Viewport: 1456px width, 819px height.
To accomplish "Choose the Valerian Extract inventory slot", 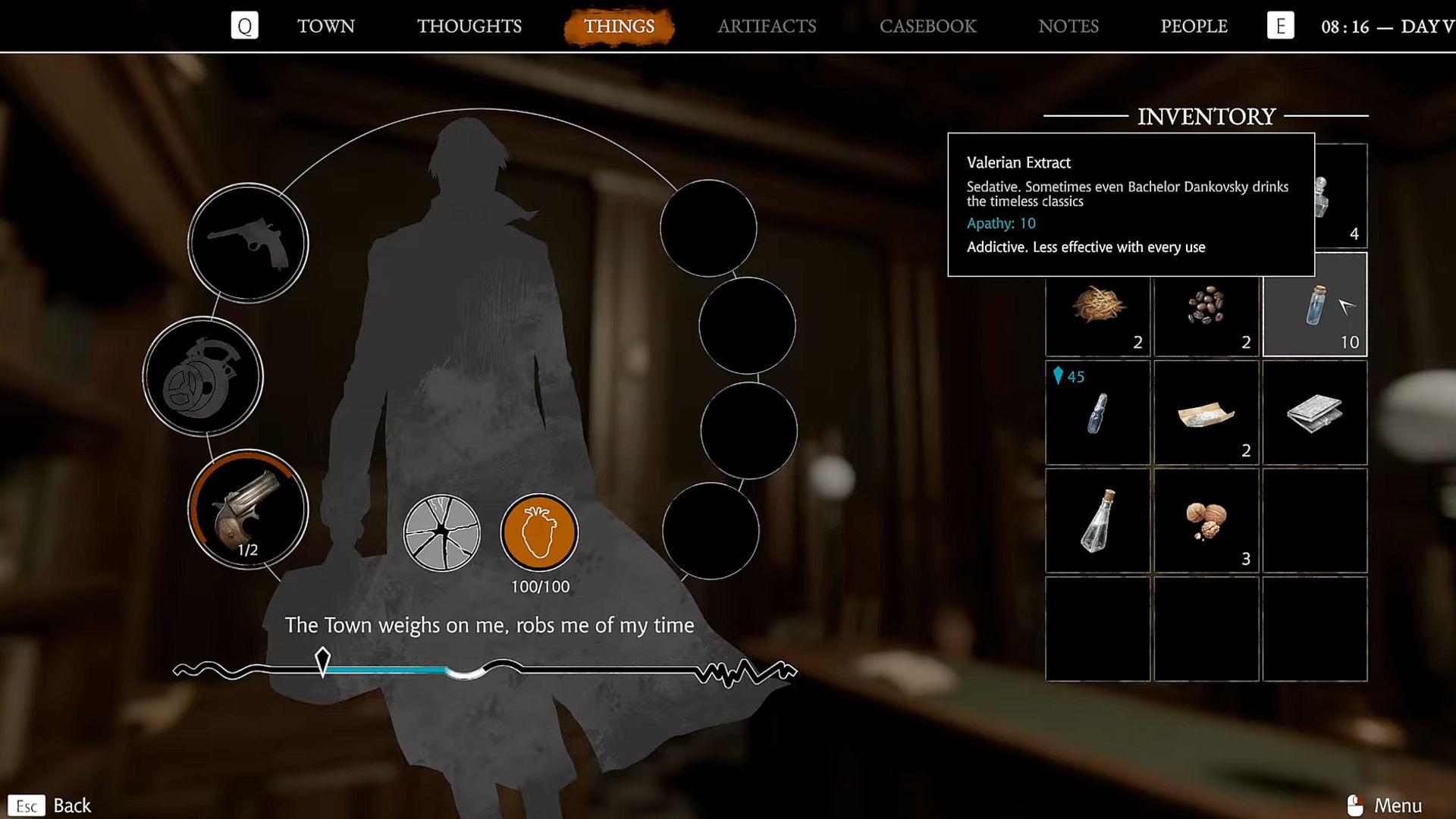I will point(1314,305).
